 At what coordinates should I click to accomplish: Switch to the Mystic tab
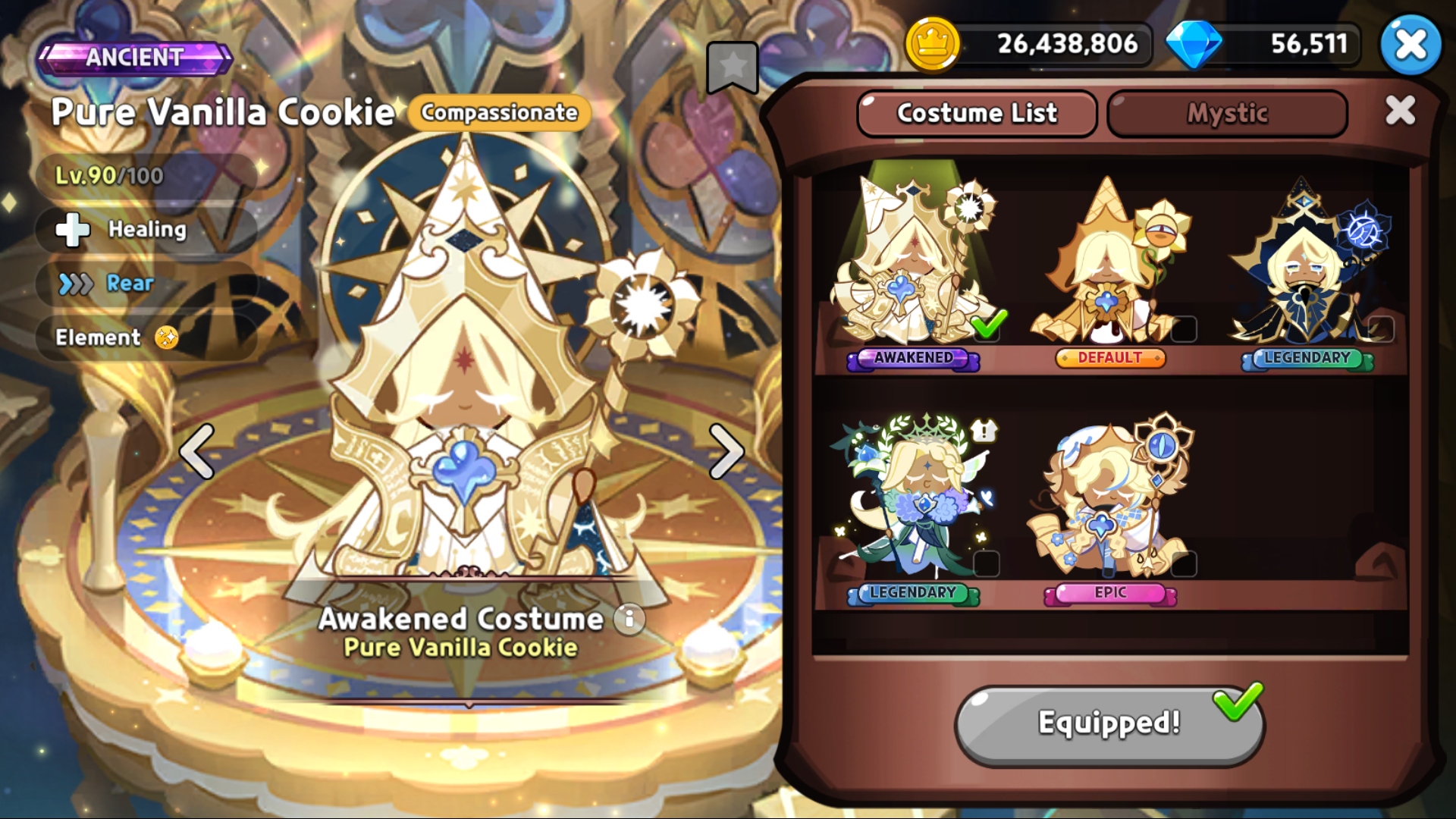[x=1226, y=114]
